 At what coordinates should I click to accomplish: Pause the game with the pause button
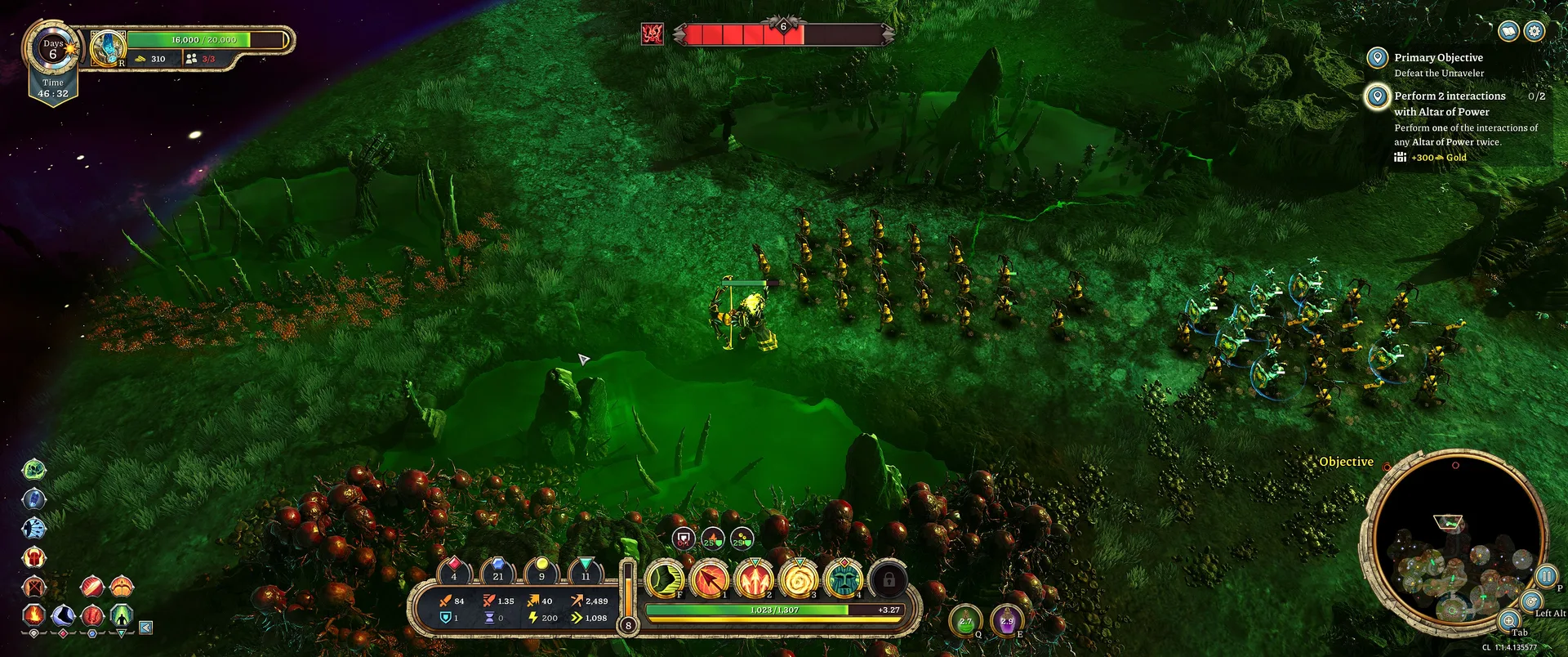(x=1546, y=576)
